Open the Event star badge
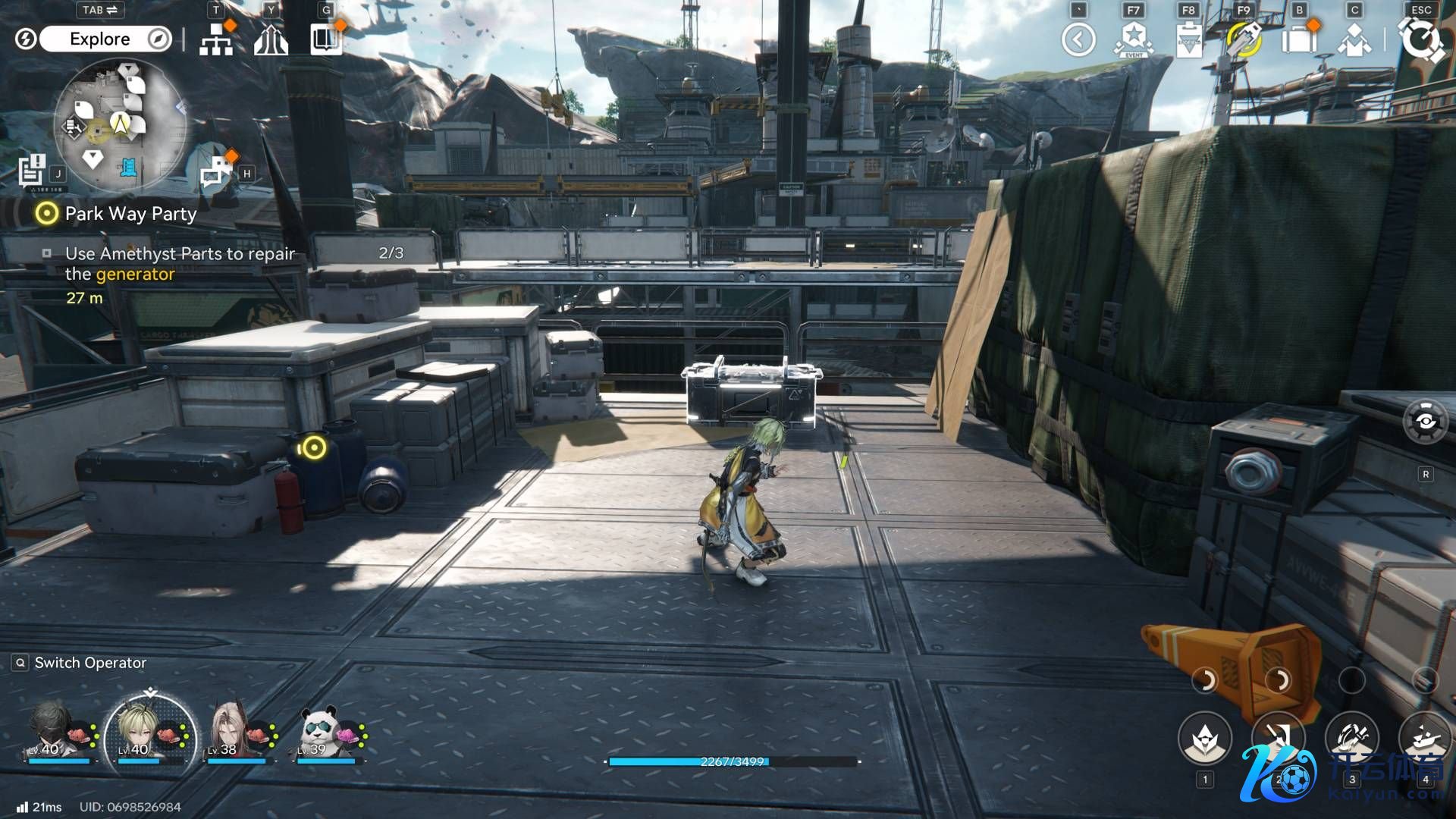The height and width of the screenshot is (819, 1456). 1134,39
